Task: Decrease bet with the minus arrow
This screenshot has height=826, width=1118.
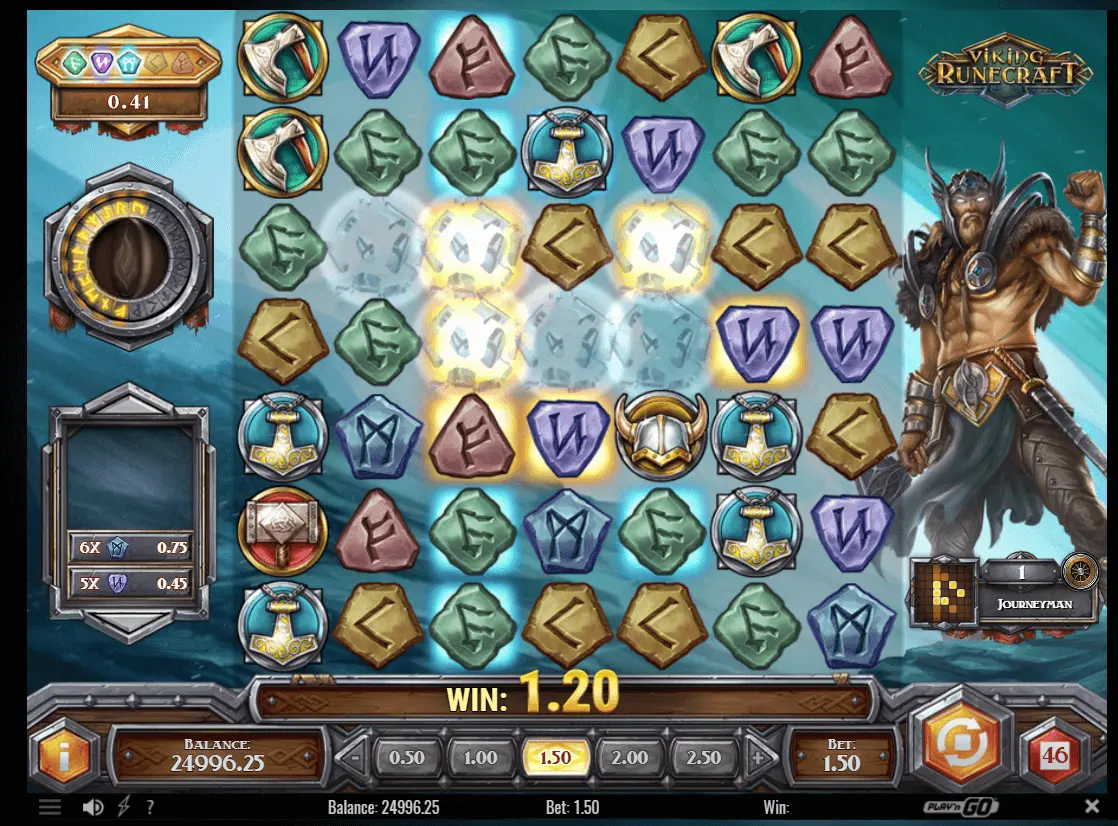Action: [353, 757]
